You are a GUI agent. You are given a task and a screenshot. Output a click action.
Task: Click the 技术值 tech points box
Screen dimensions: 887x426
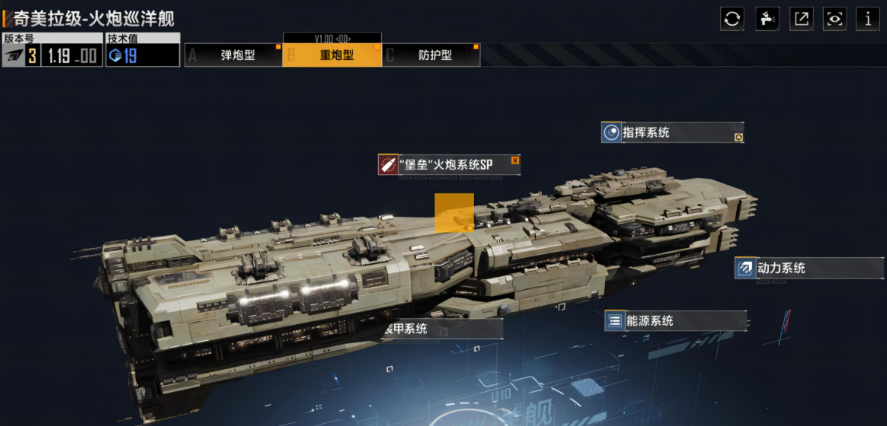coord(142,50)
